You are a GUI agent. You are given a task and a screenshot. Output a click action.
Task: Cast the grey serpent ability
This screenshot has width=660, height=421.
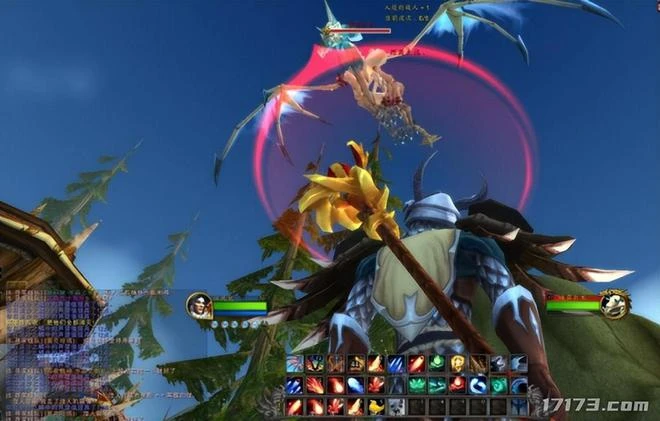499,363
